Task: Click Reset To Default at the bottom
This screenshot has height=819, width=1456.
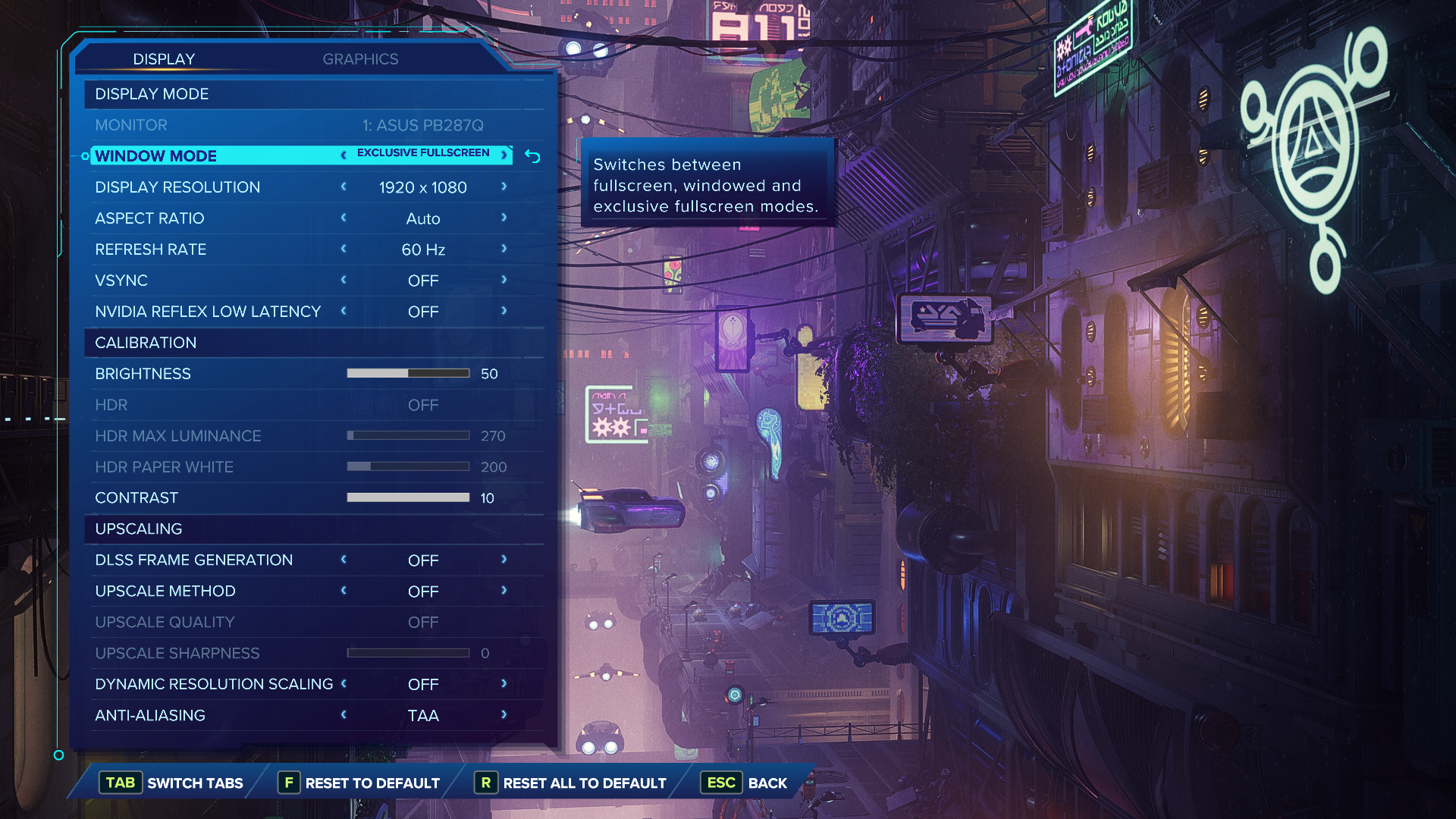Action: [x=359, y=783]
